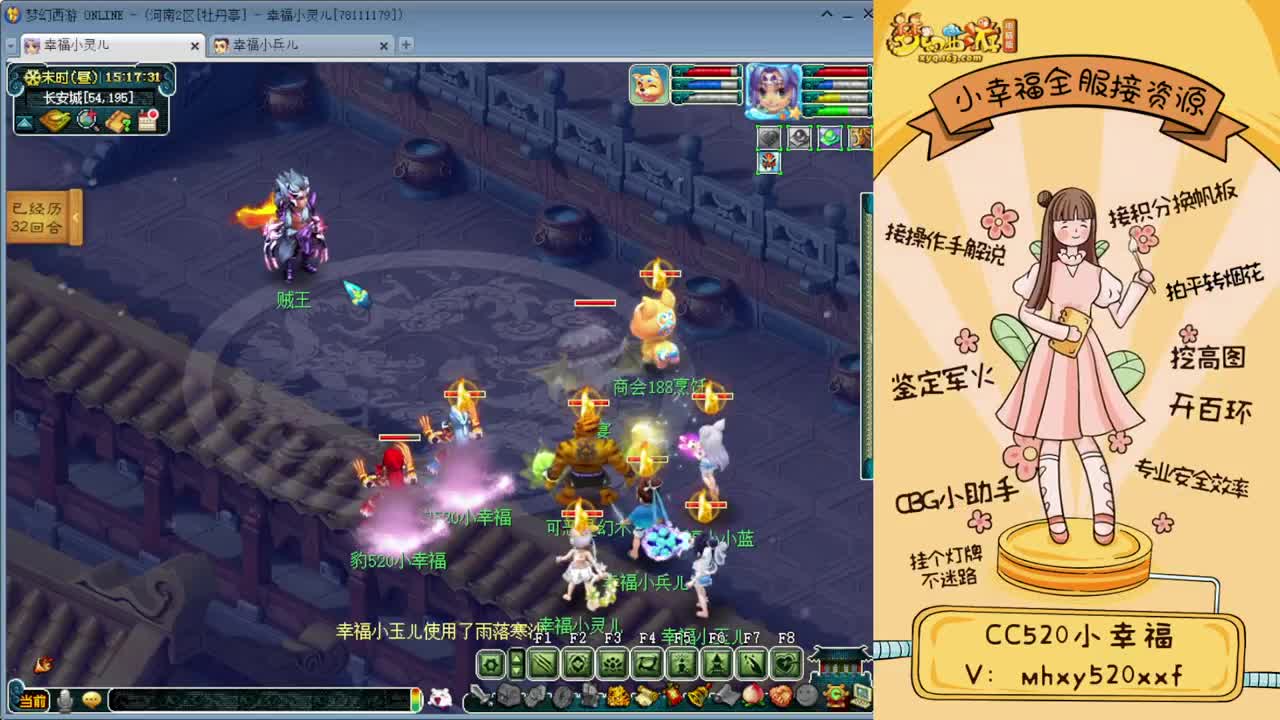The height and width of the screenshot is (720, 1280).
Task: Expand the skill page with the up-down arrows
Action: coord(517,663)
